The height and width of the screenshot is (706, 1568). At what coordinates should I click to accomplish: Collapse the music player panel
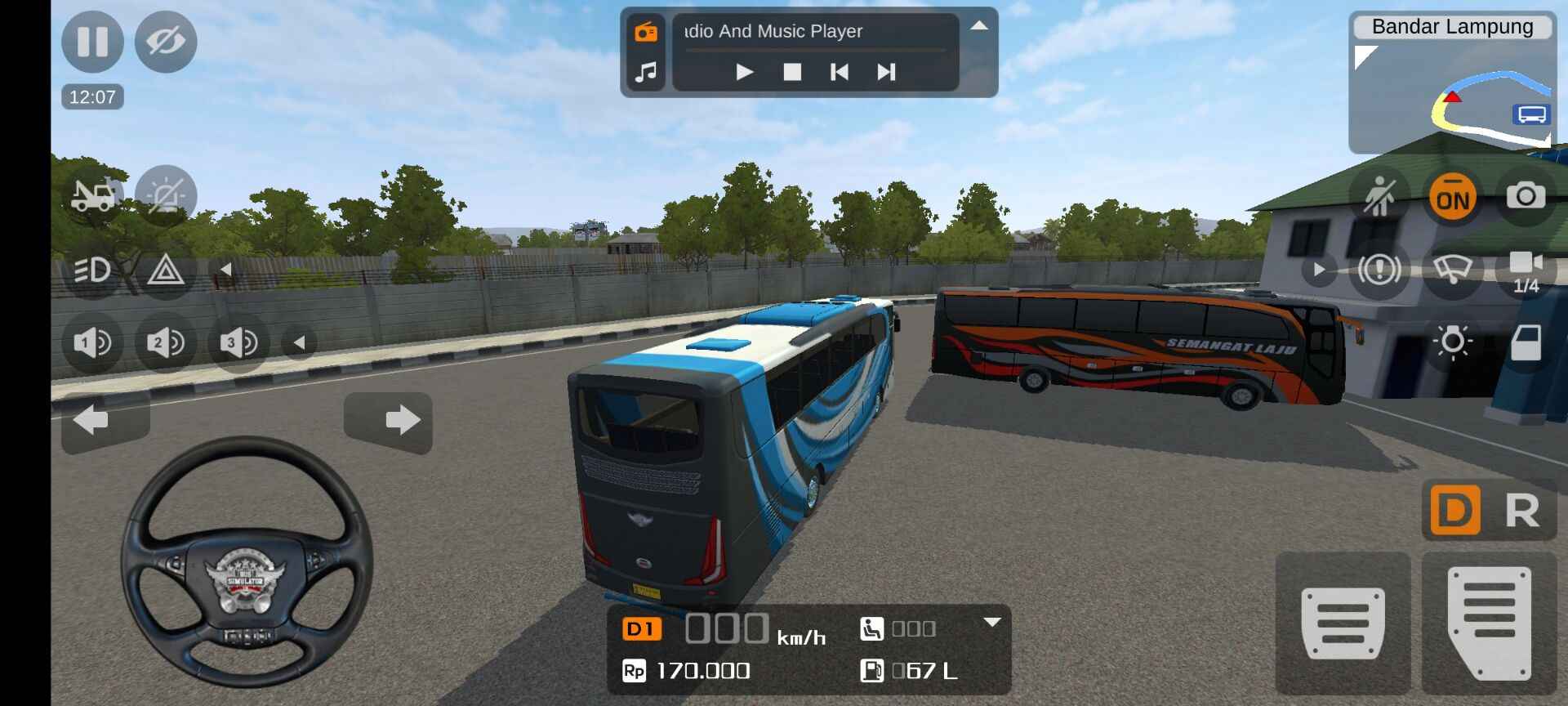[x=979, y=26]
